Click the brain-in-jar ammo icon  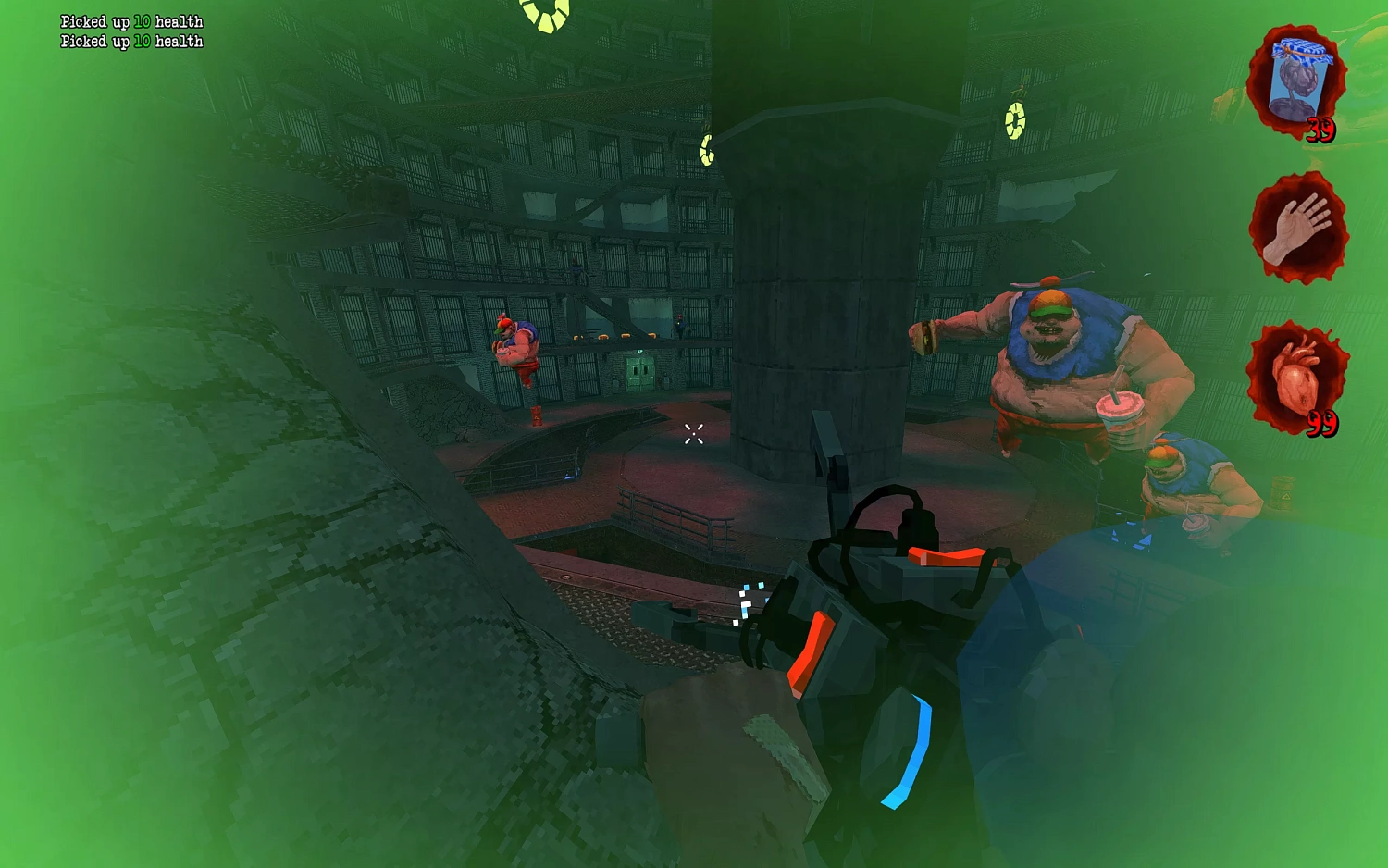1296,81
